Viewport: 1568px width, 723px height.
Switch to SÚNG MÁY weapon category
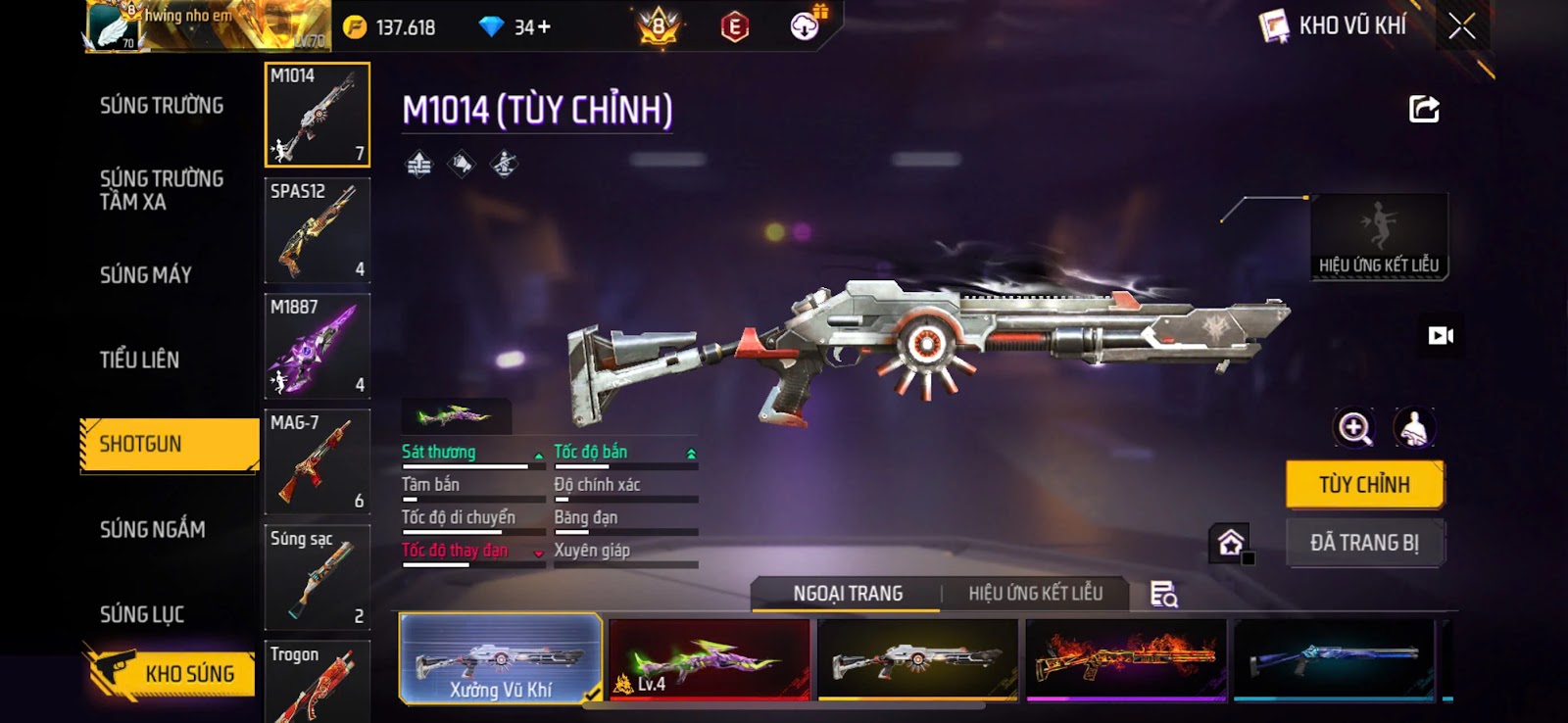tap(146, 275)
